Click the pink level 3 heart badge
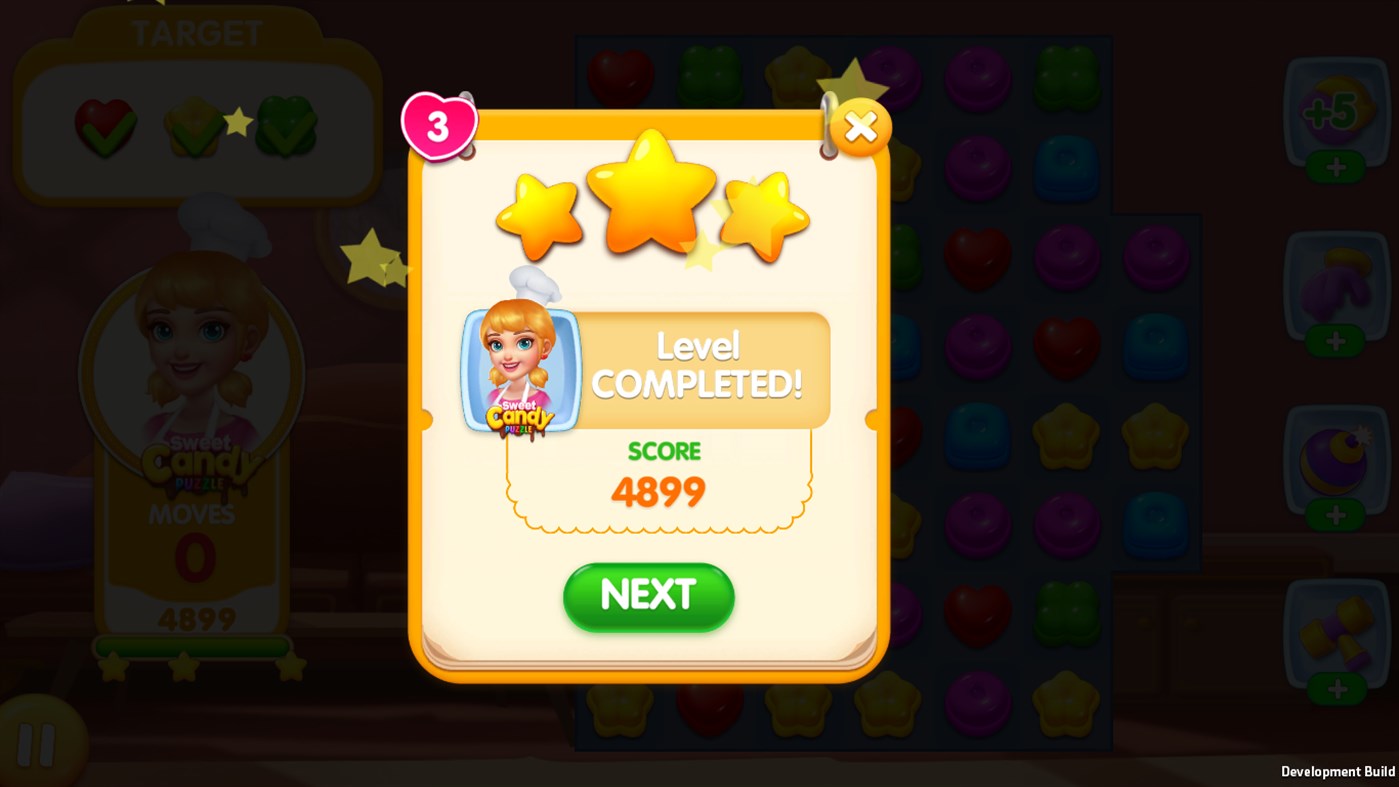Image resolution: width=1399 pixels, height=787 pixels. pos(438,125)
